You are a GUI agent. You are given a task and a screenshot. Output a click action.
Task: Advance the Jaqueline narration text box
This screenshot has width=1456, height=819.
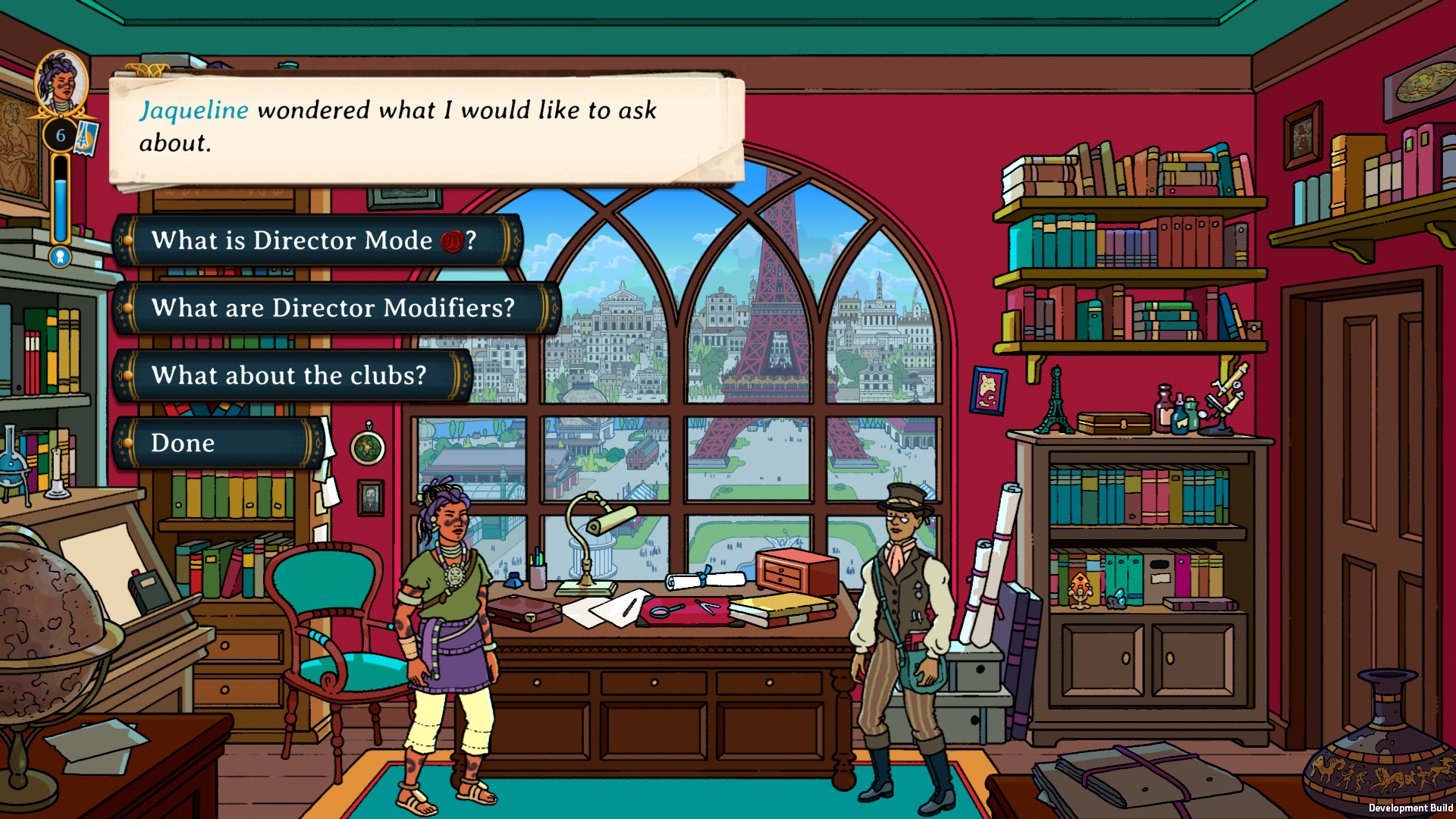426,127
